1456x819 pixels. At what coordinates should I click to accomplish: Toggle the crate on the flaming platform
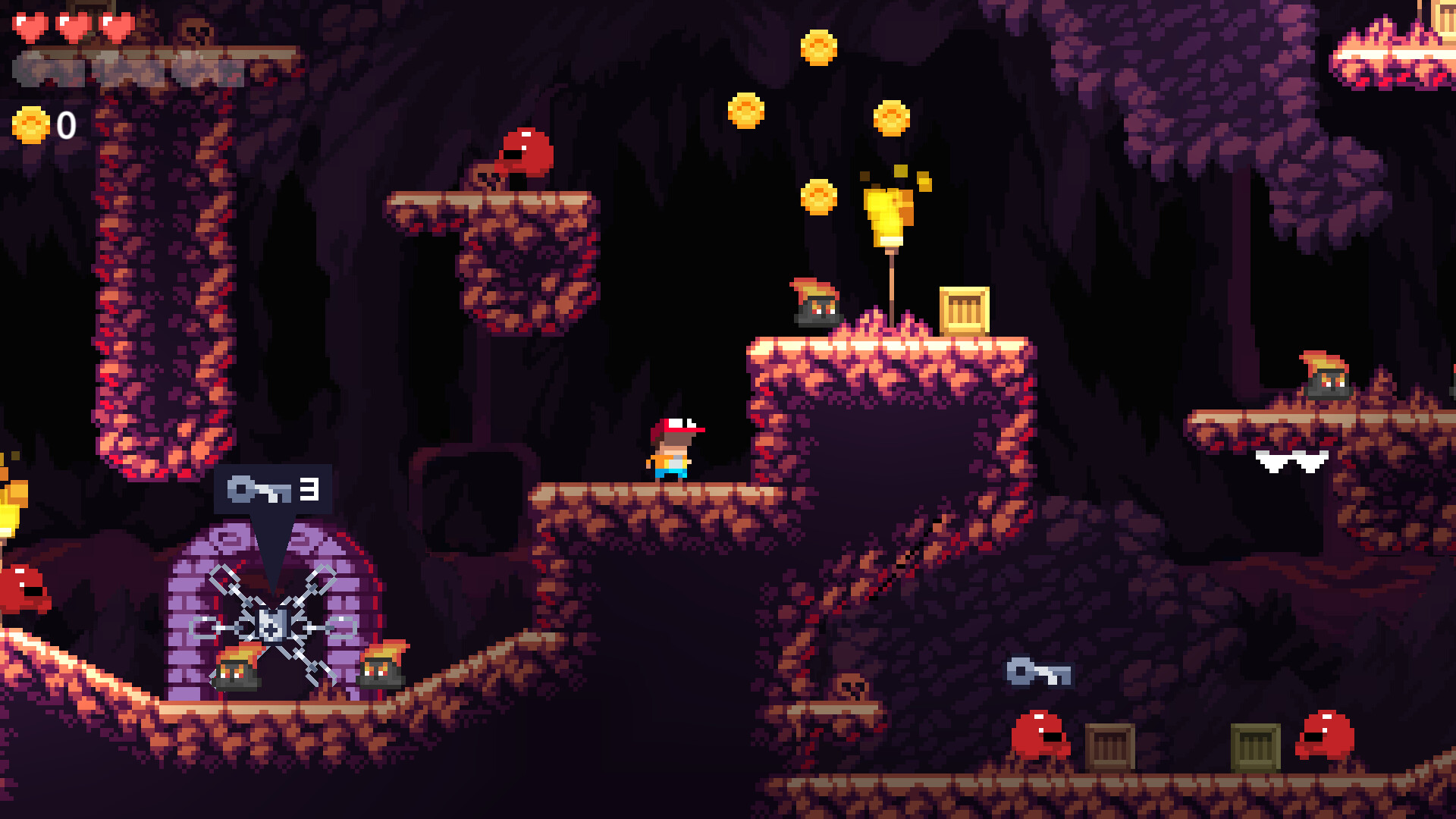(x=963, y=311)
